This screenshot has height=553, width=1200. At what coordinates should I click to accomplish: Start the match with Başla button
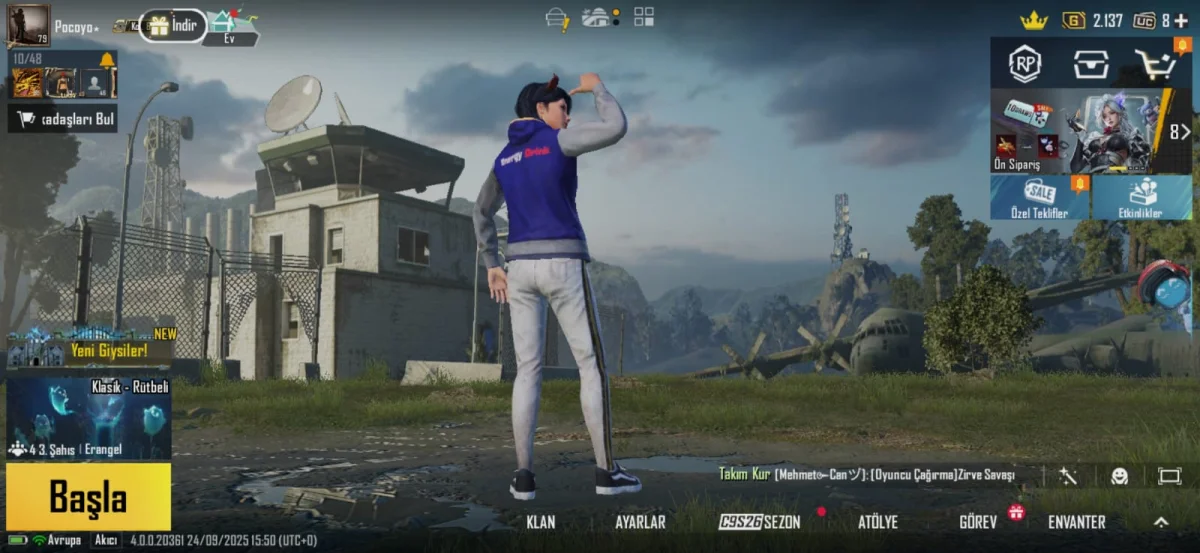[88, 497]
